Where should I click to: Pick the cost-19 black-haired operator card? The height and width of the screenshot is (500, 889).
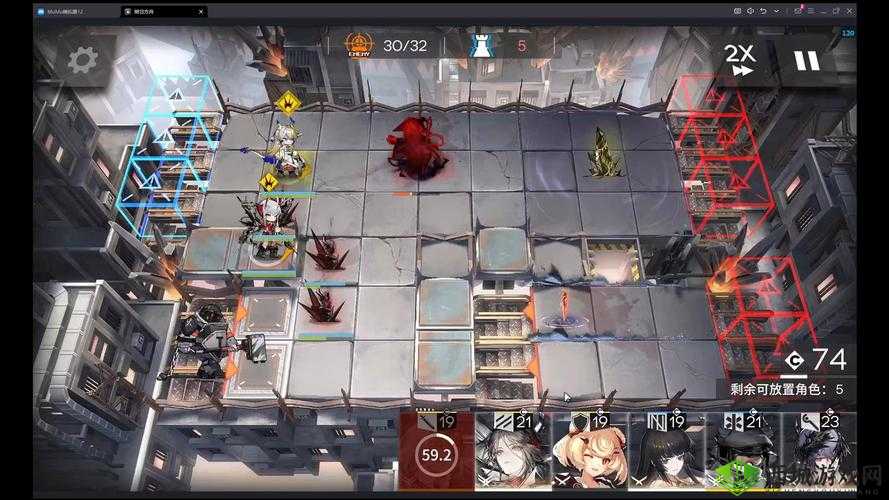(665, 453)
